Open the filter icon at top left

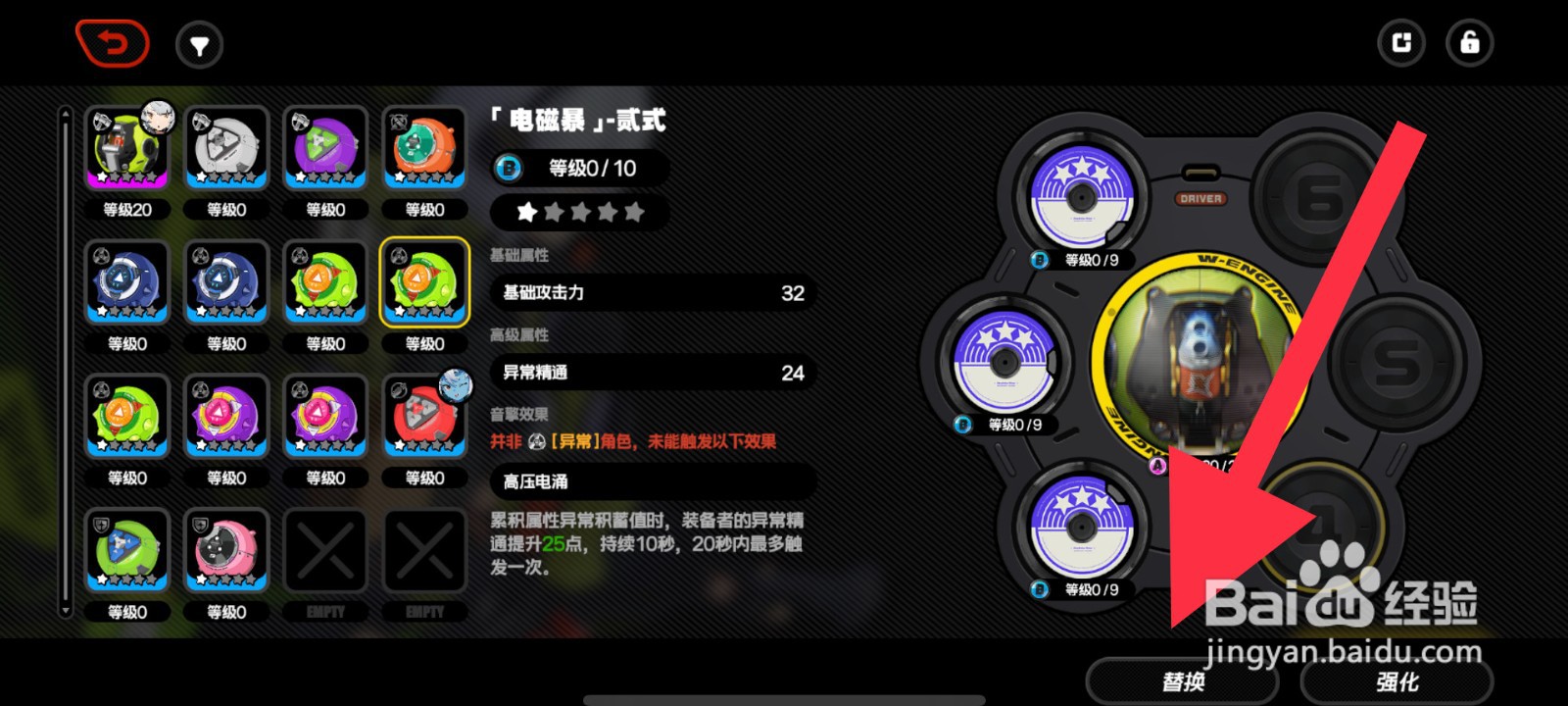click(x=200, y=43)
